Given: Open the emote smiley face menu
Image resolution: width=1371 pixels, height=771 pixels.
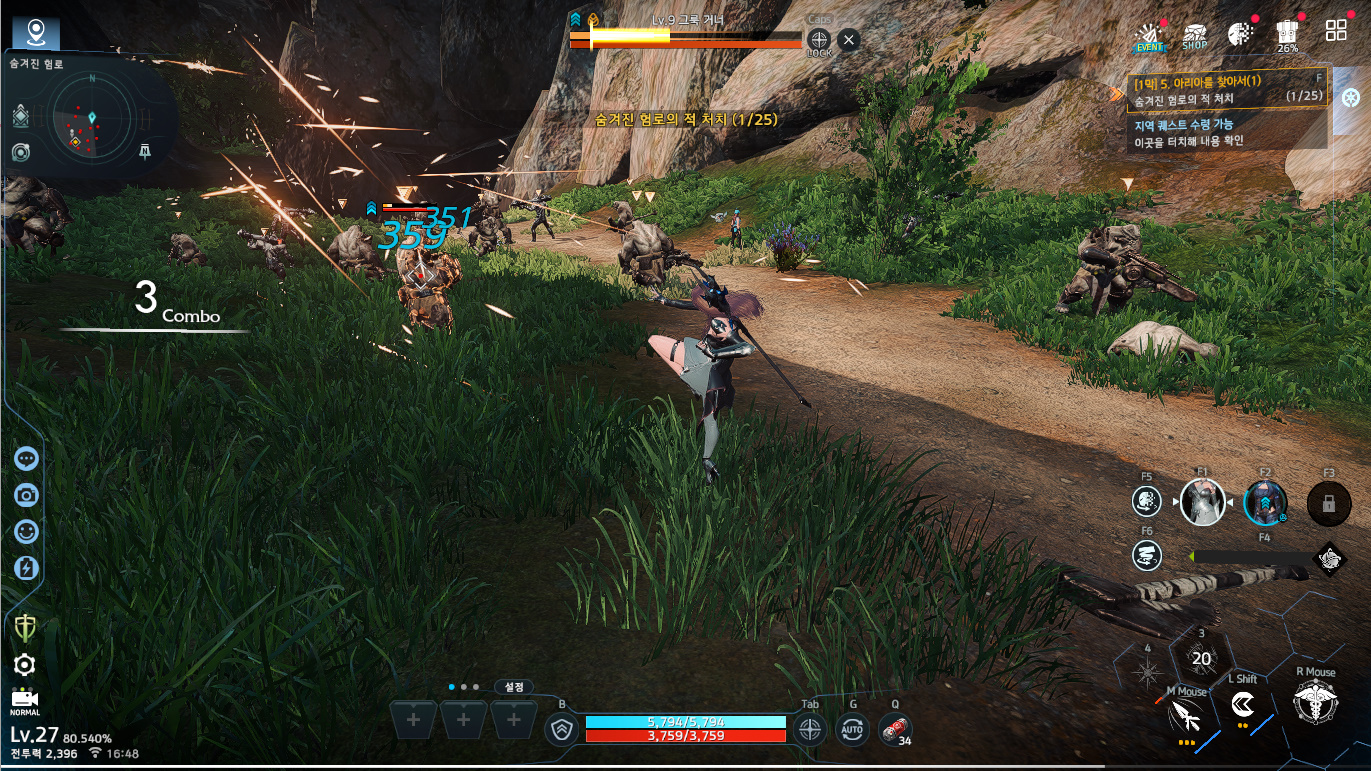Looking at the screenshot, I should 26,532.
